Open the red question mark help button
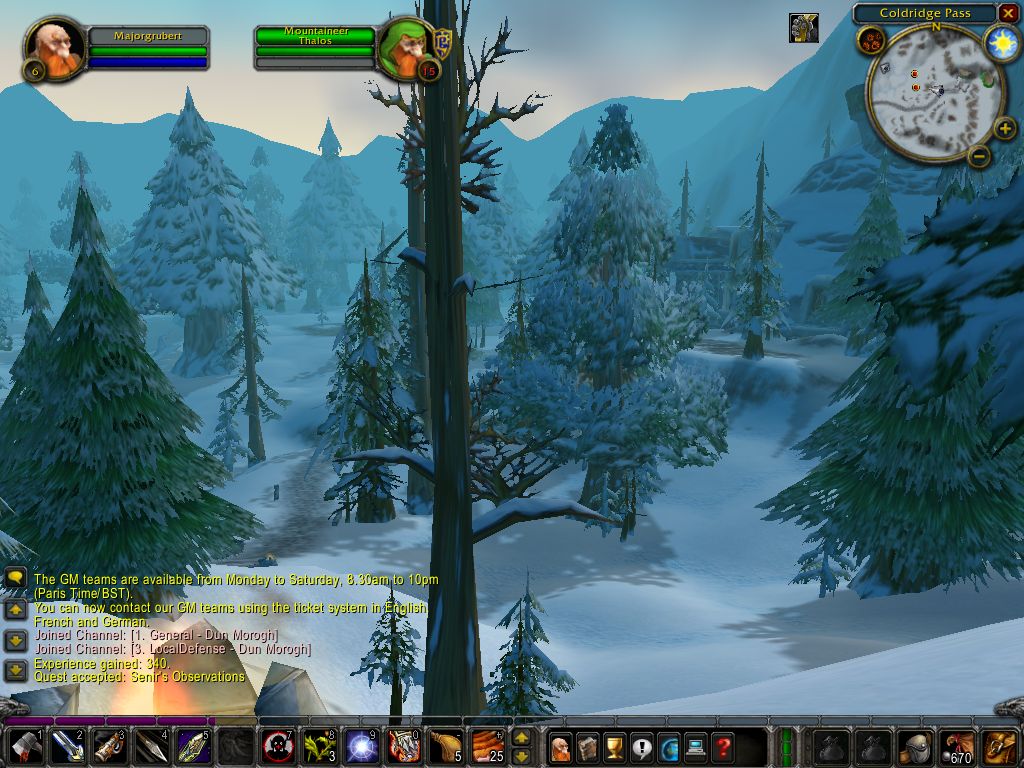This screenshot has width=1024, height=768. (x=723, y=747)
